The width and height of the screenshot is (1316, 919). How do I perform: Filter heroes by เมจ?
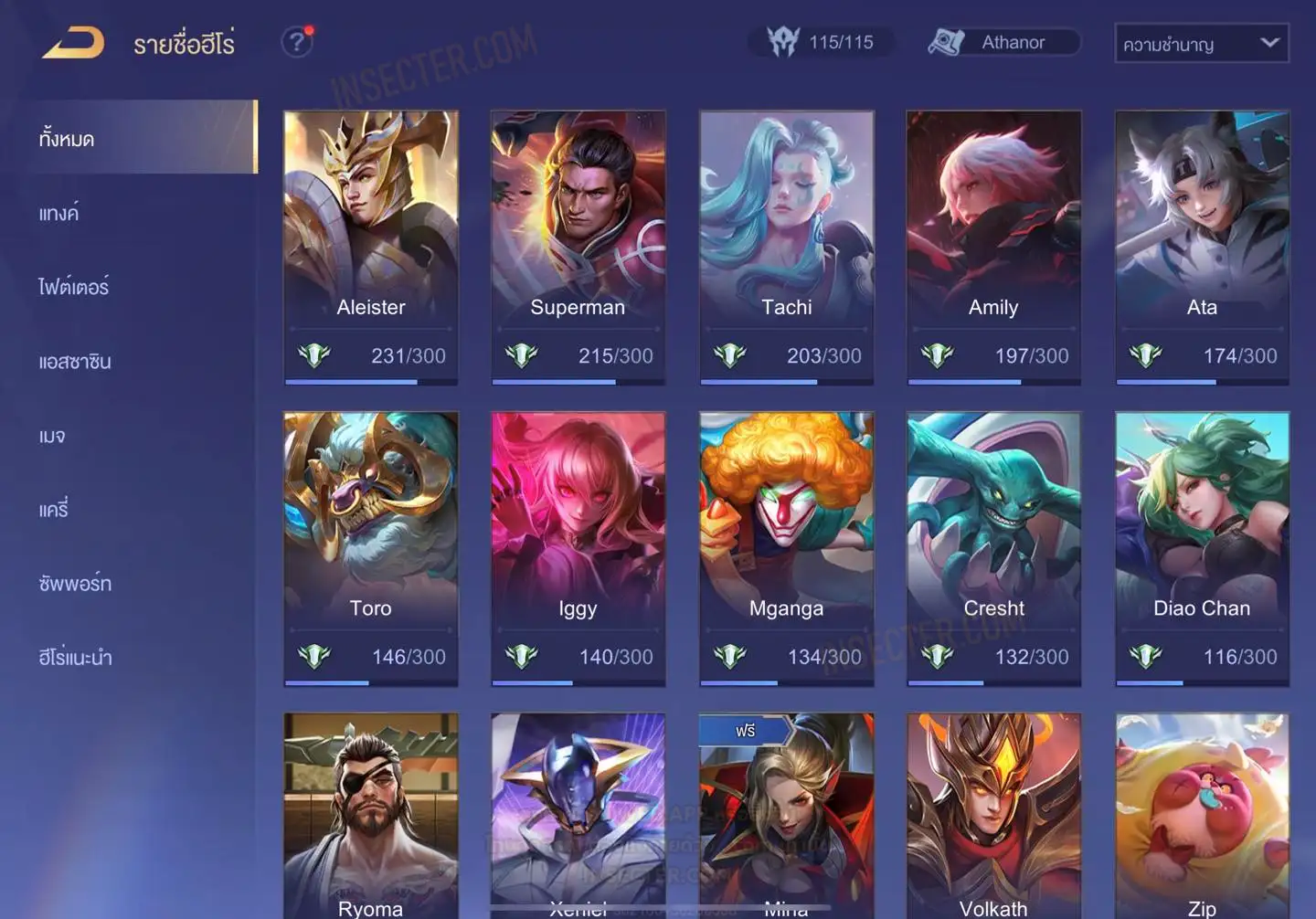click(x=52, y=436)
